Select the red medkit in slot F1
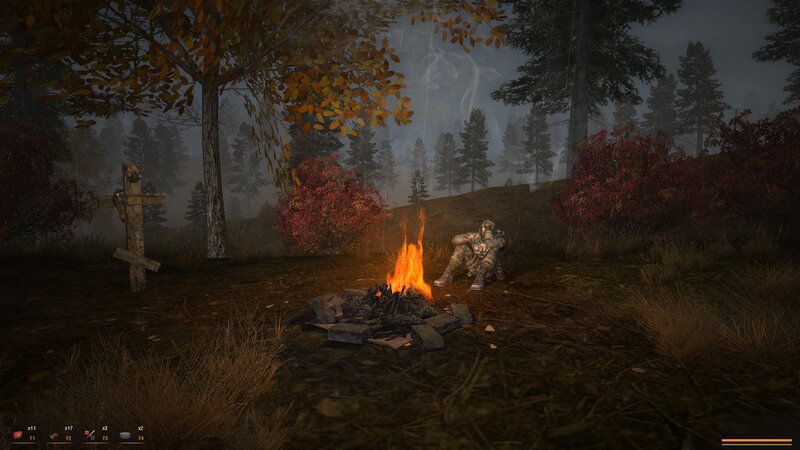The width and height of the screenshot is (800, 450). [x=18, y=435]
